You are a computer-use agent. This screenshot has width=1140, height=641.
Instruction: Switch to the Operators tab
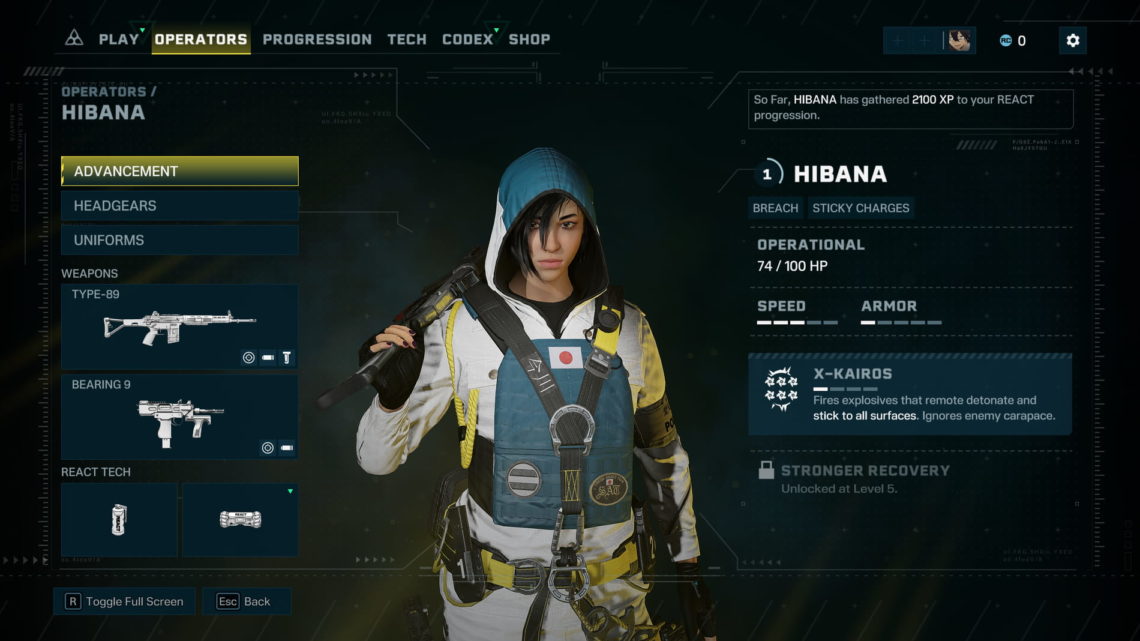[201, 39]
